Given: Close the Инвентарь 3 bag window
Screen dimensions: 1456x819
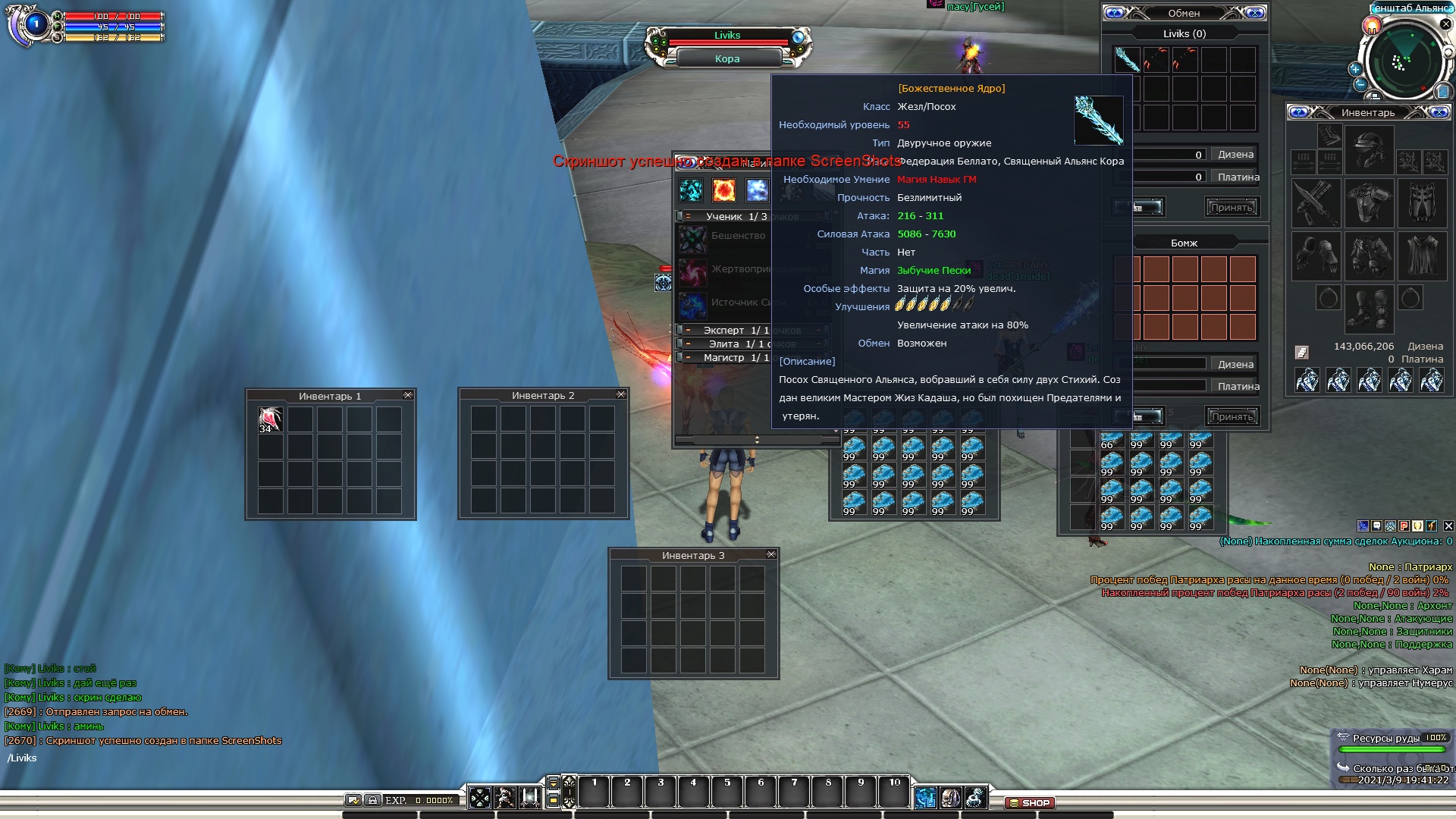Looking at the screenshot, I should 771,554.
